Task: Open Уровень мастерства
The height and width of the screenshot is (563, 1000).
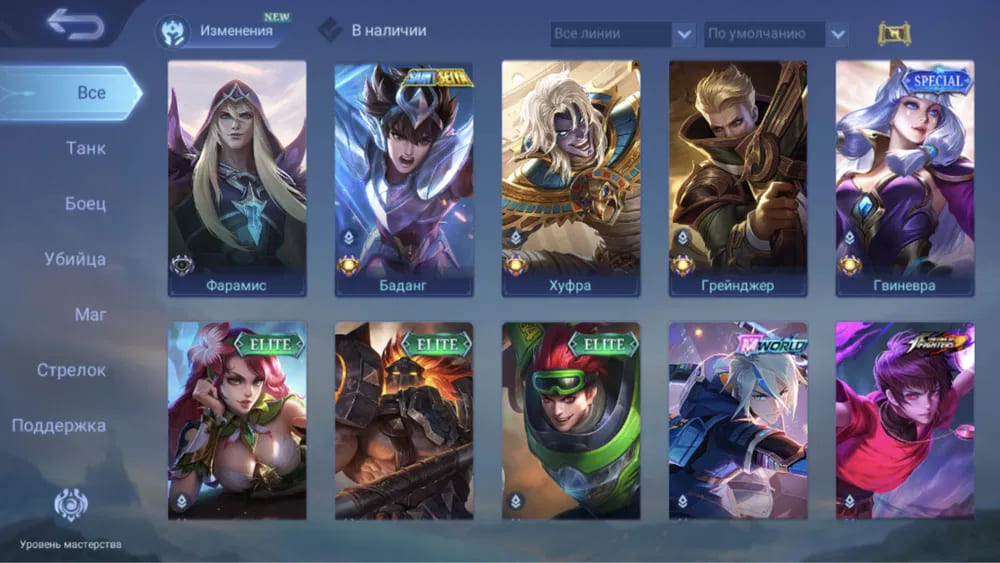Action: 70,520
